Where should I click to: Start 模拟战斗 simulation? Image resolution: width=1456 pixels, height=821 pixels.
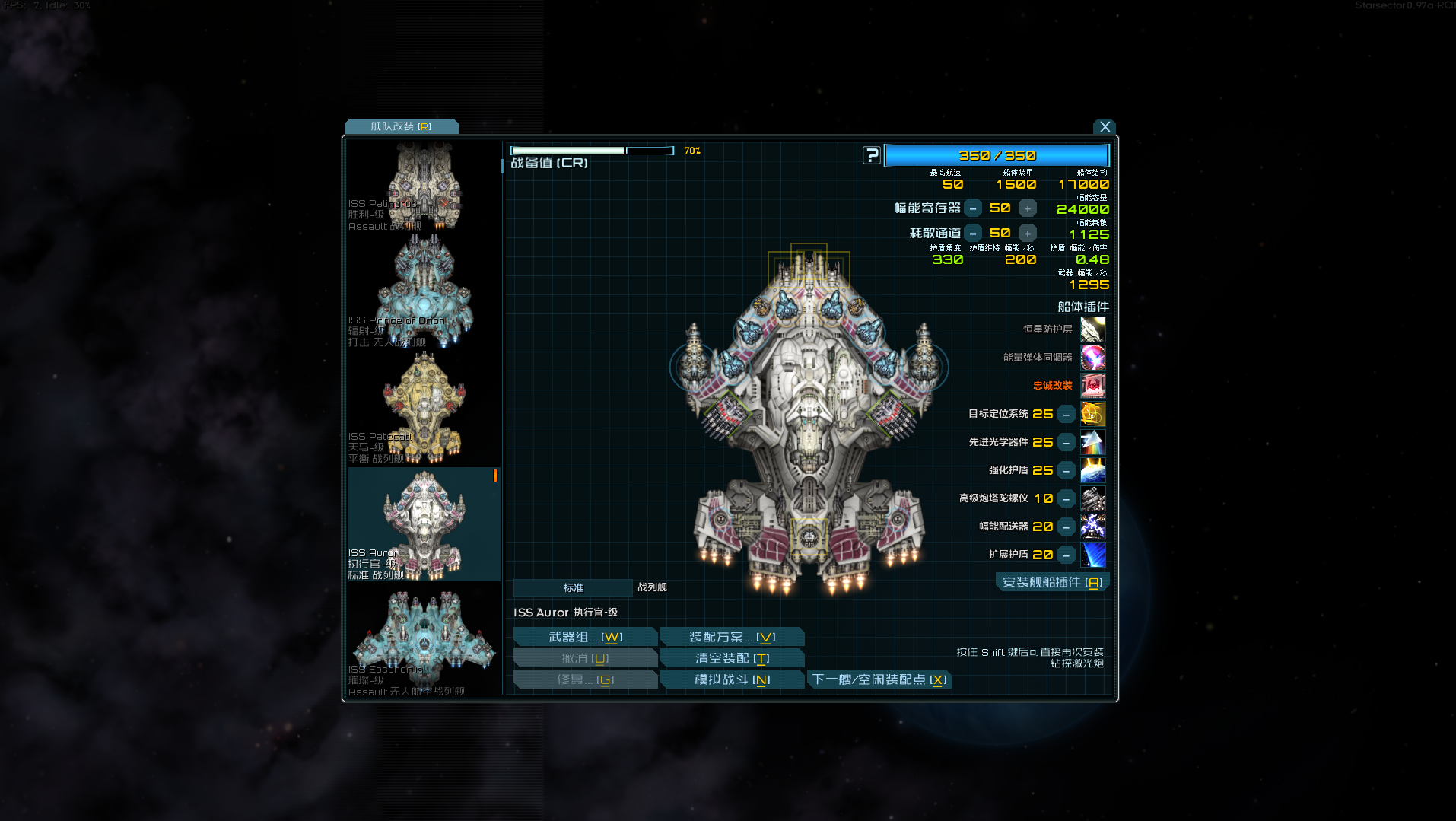(732, 679)
